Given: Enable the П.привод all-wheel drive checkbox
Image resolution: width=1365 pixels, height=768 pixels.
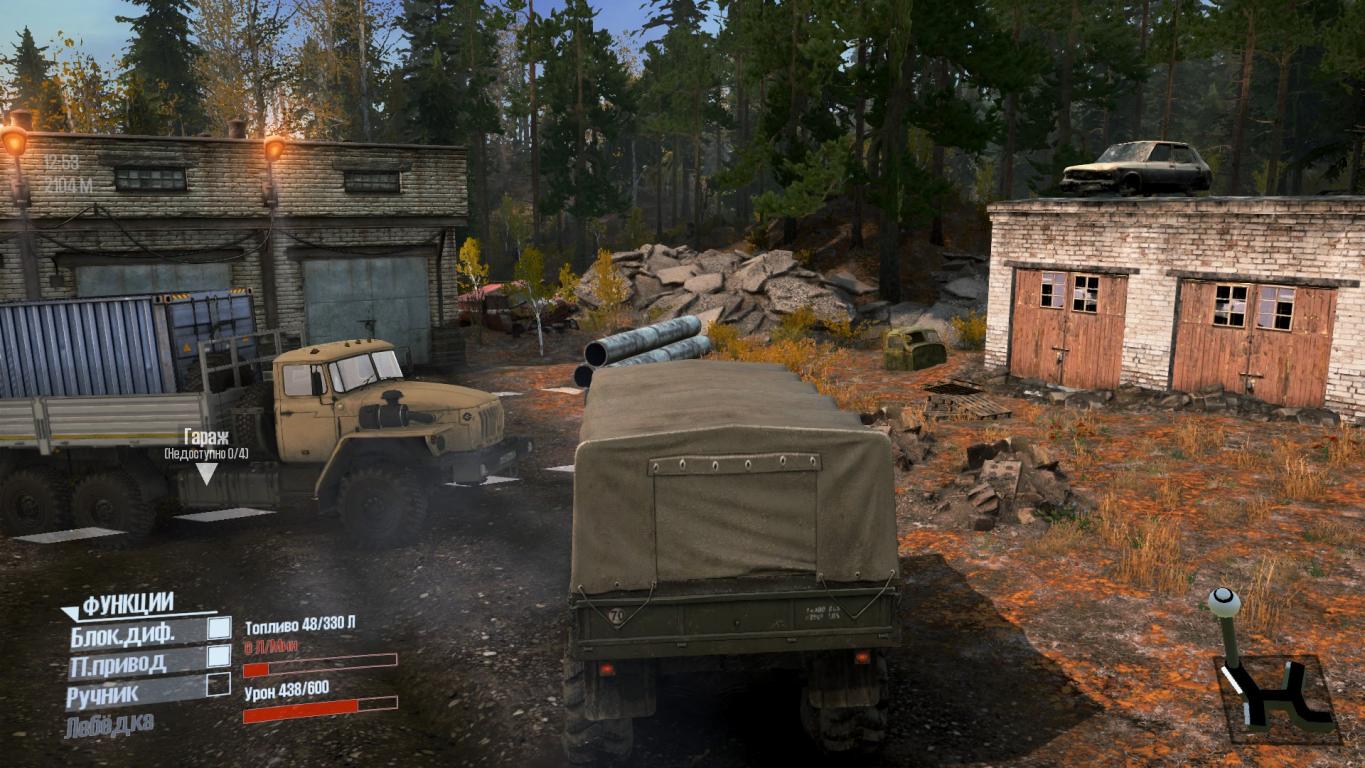Looking at the screenshot, I should click(x=219, y=656).
